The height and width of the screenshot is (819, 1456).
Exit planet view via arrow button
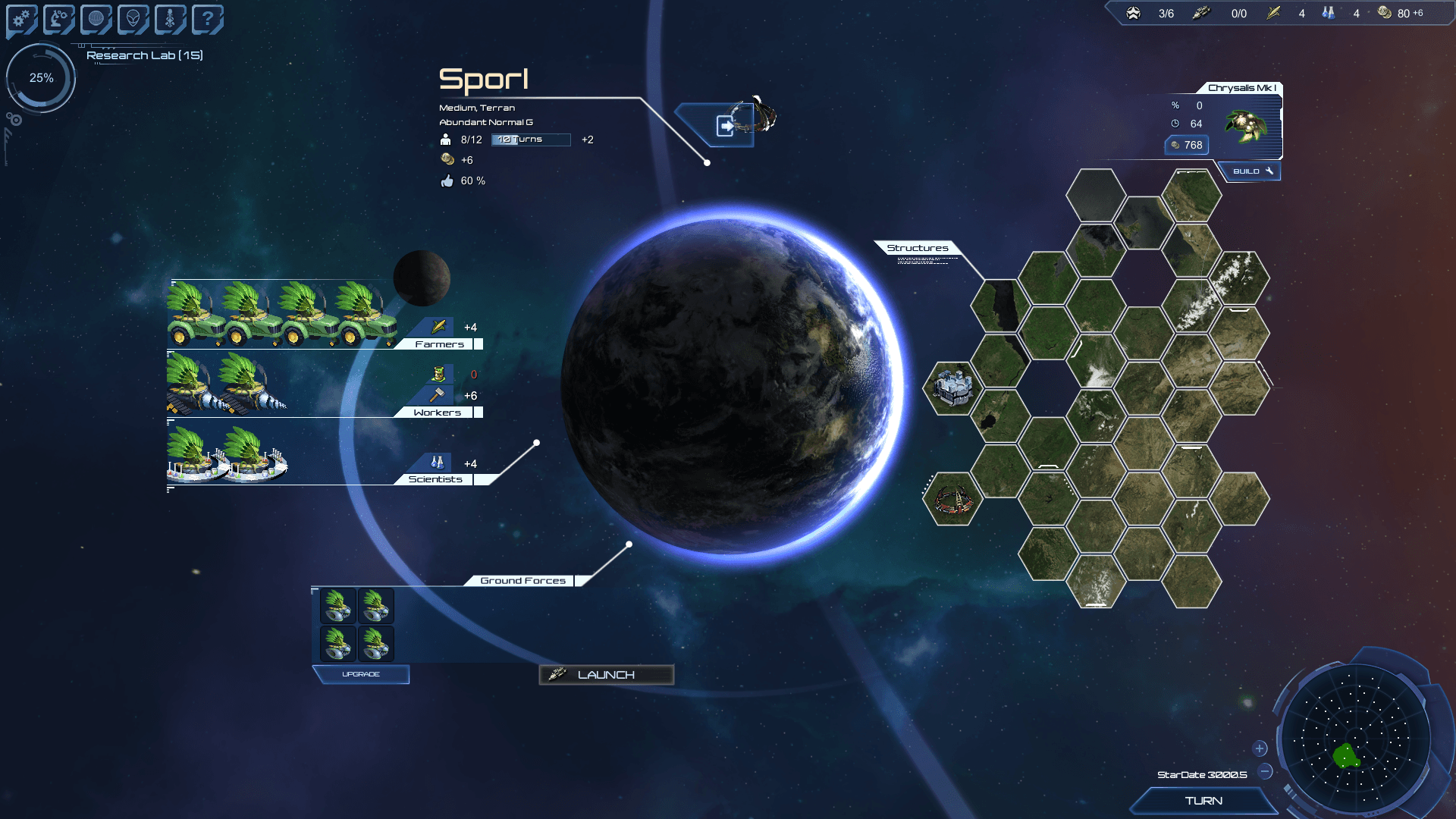[x=725, y=125]
